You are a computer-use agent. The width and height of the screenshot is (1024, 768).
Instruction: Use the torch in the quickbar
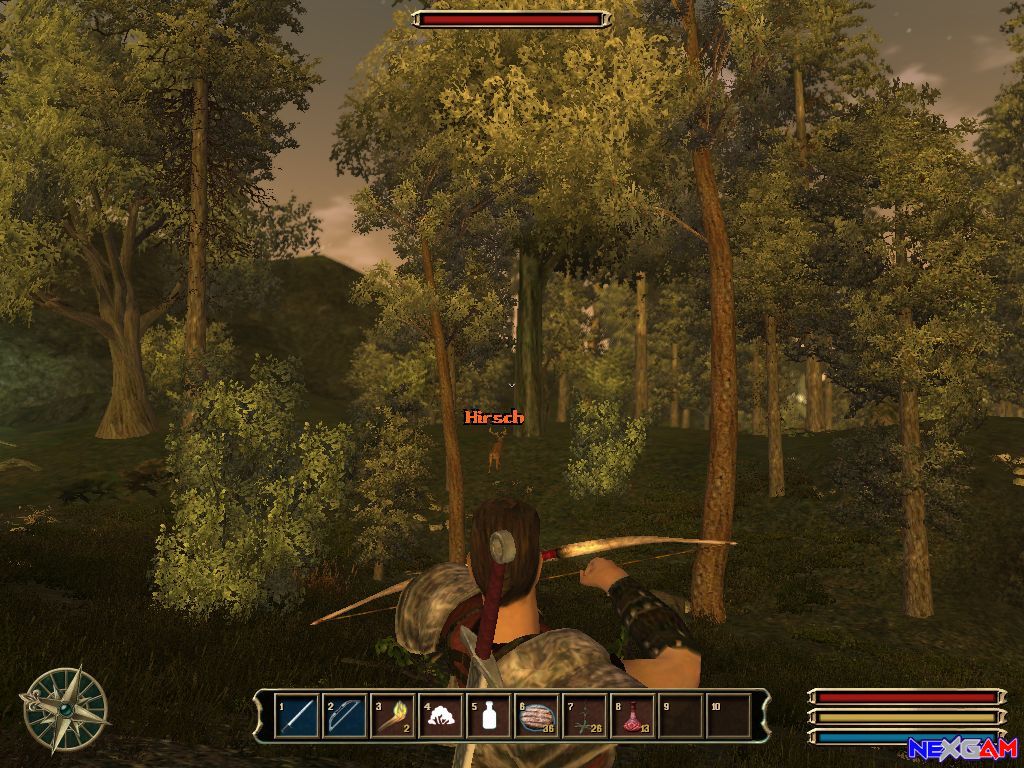(x=393, y=716)
